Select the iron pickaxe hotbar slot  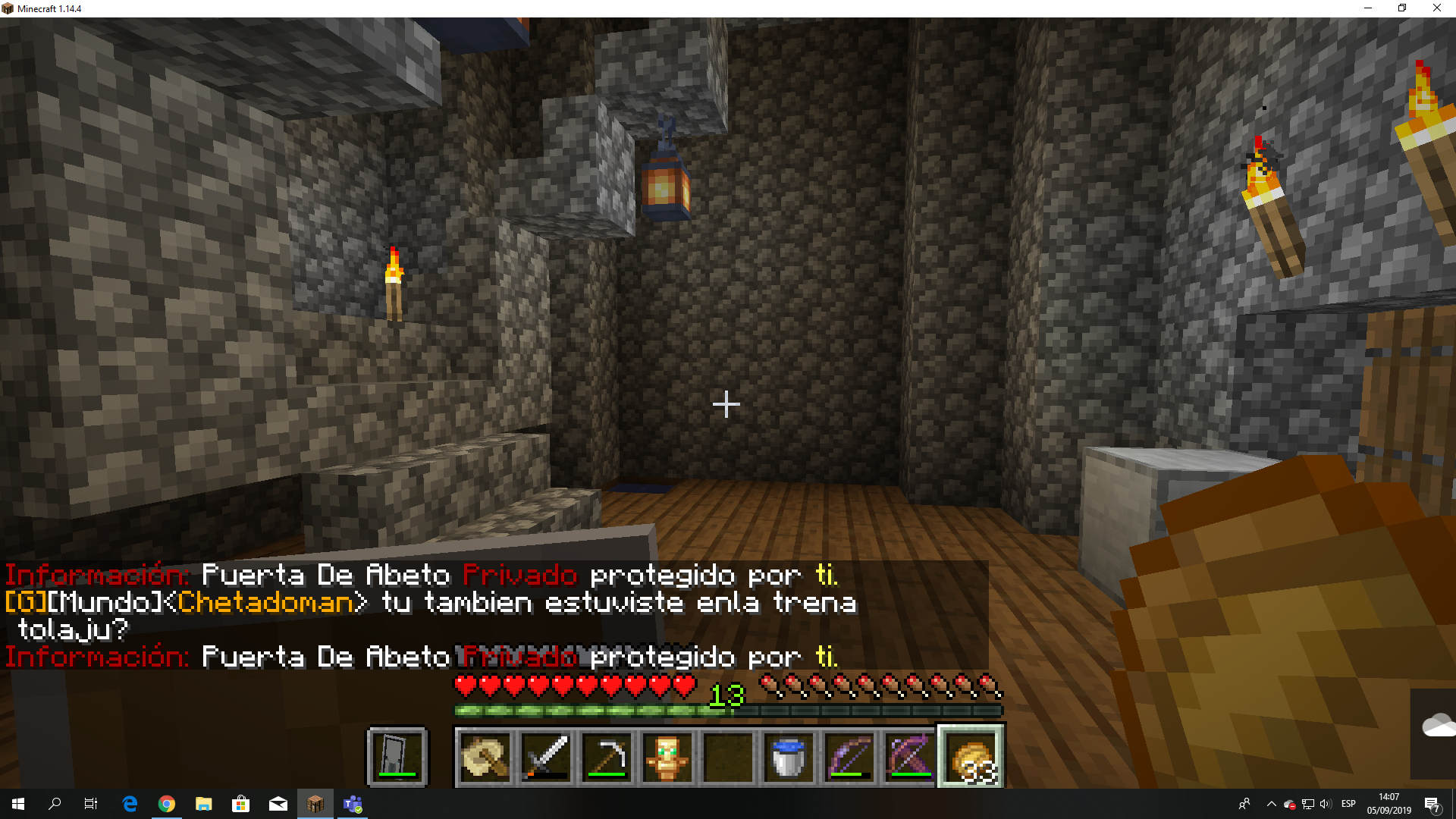(607, 756)
